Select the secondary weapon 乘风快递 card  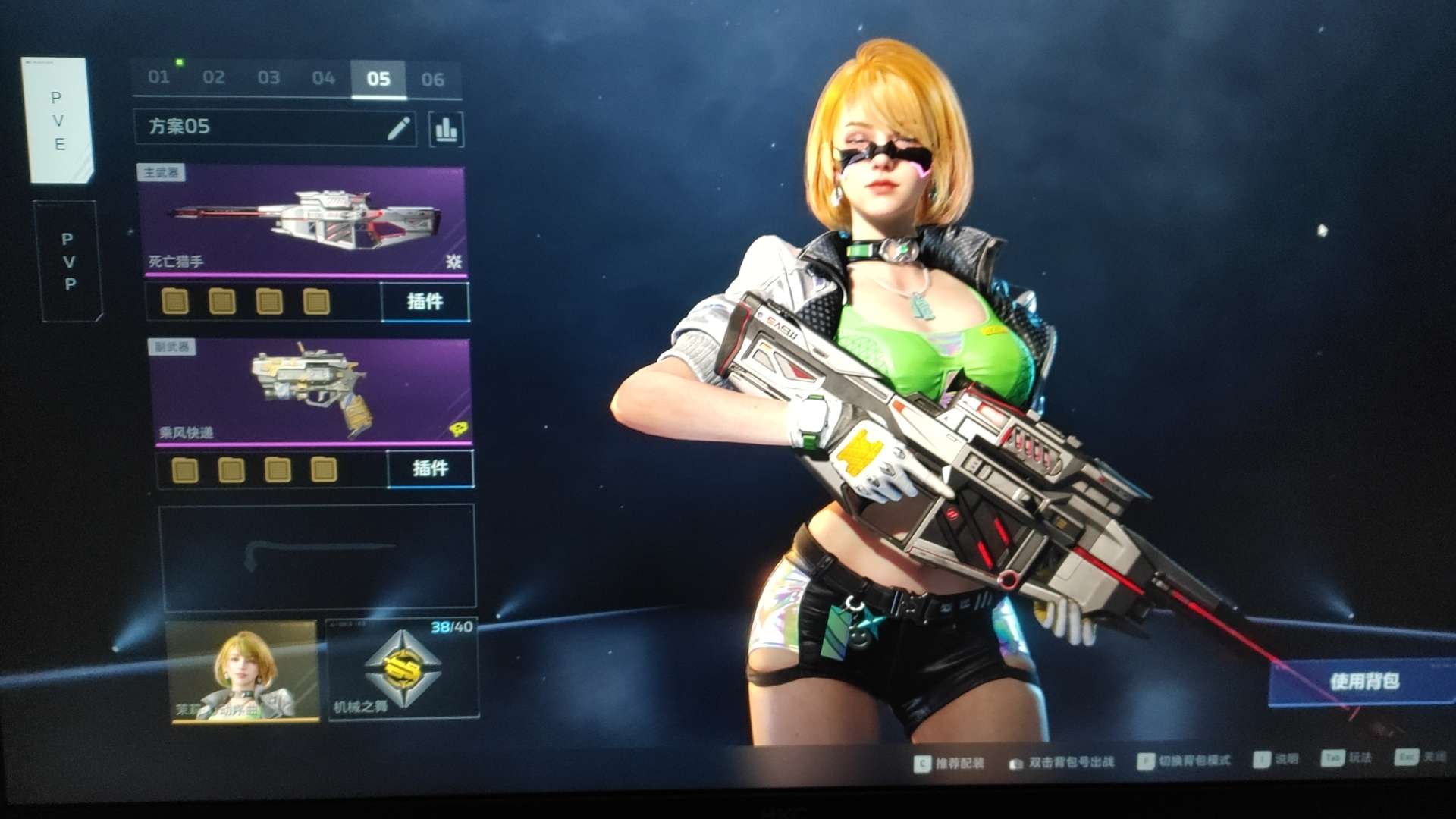310,391
